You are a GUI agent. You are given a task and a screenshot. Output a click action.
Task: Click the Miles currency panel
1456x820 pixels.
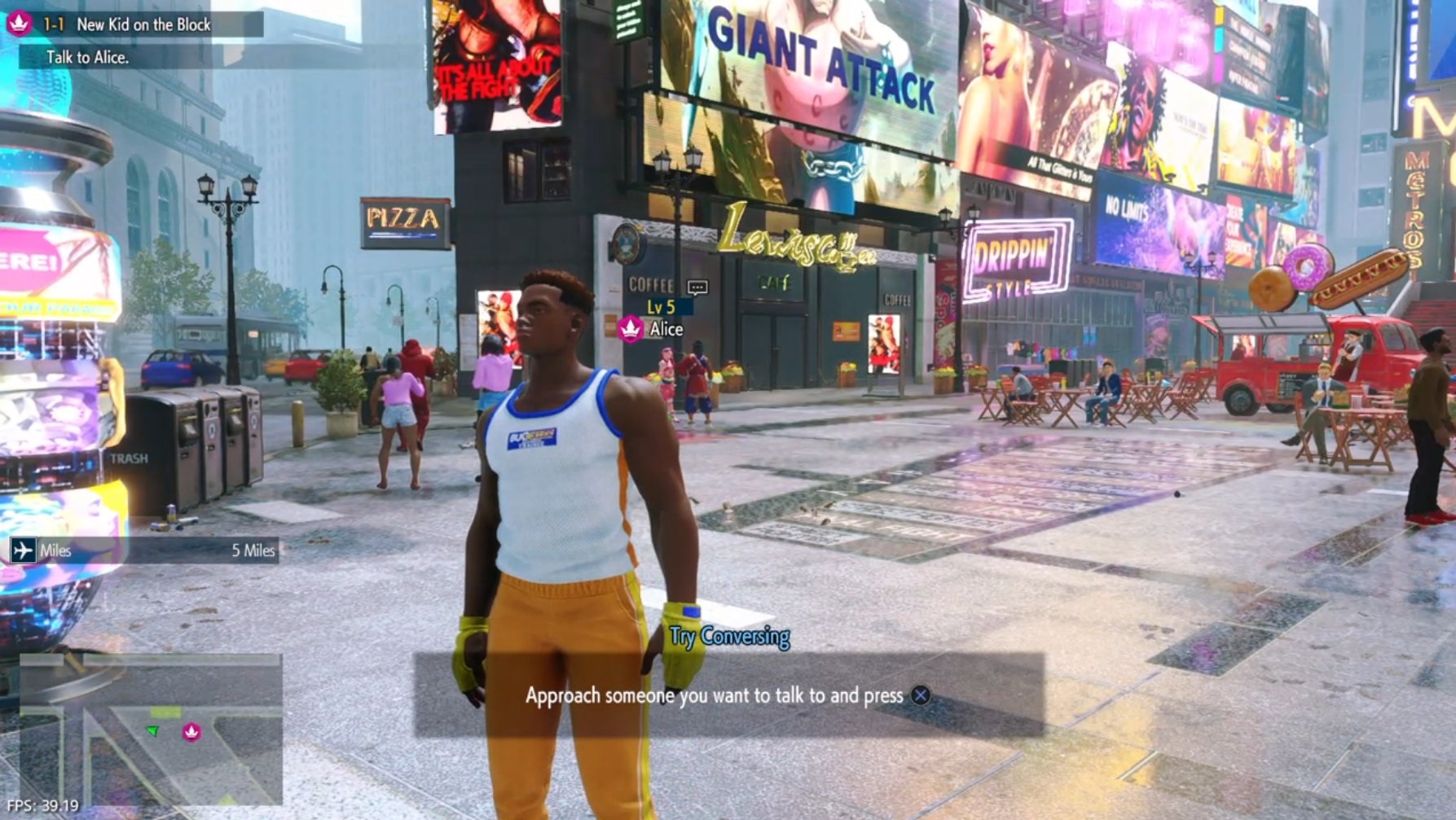tap(144, 550)
